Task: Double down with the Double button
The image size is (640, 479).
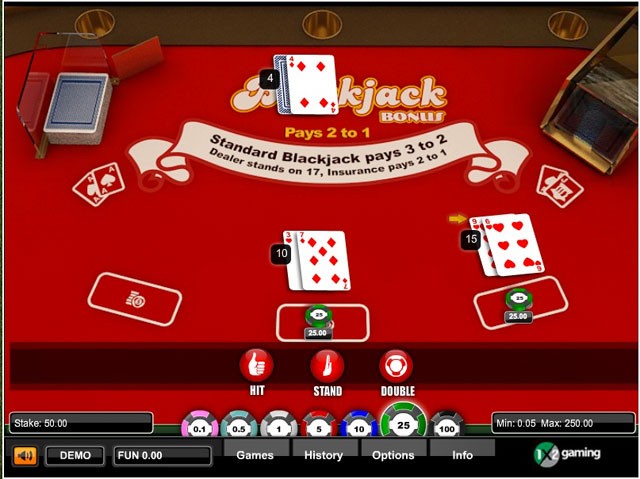Action: [396, 365]
